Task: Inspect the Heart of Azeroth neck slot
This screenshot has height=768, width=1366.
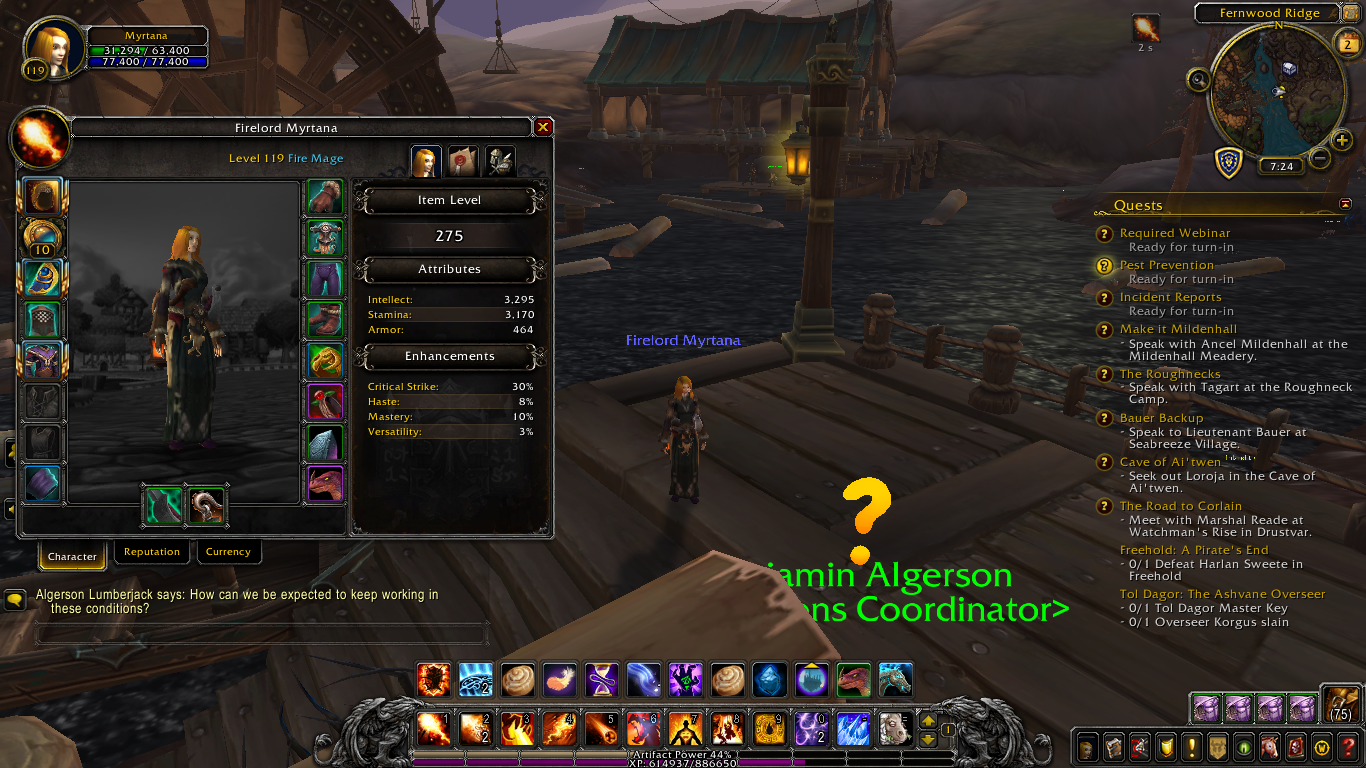Action: (43, 238)
